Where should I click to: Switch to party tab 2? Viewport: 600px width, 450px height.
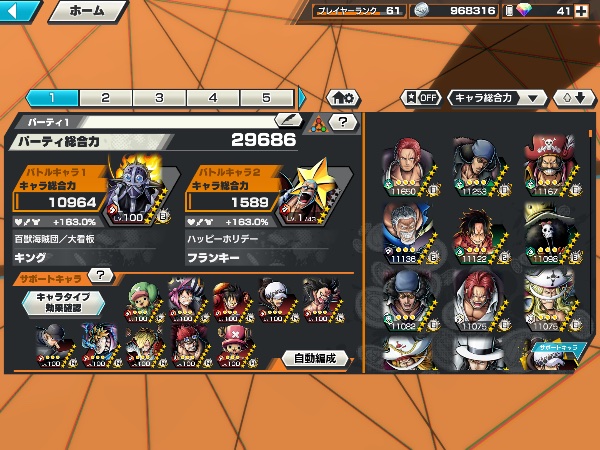click(105, 98)
